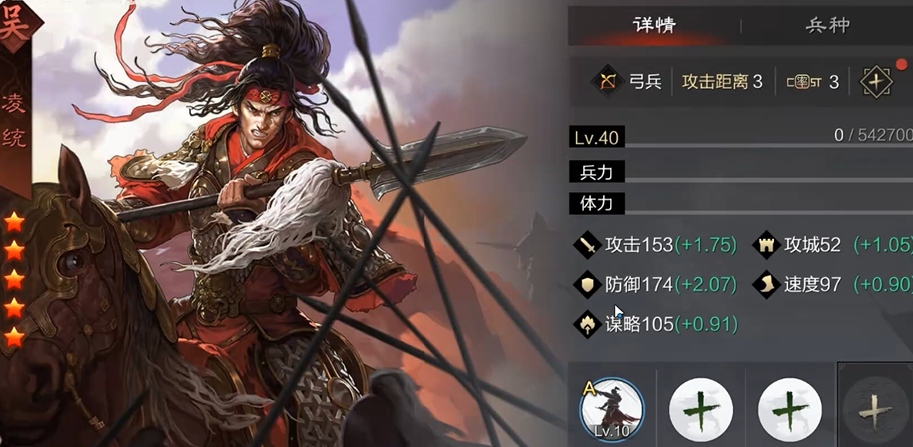
Task: Open the 兵种 troop type tab
Action: [x=827, y=25]
